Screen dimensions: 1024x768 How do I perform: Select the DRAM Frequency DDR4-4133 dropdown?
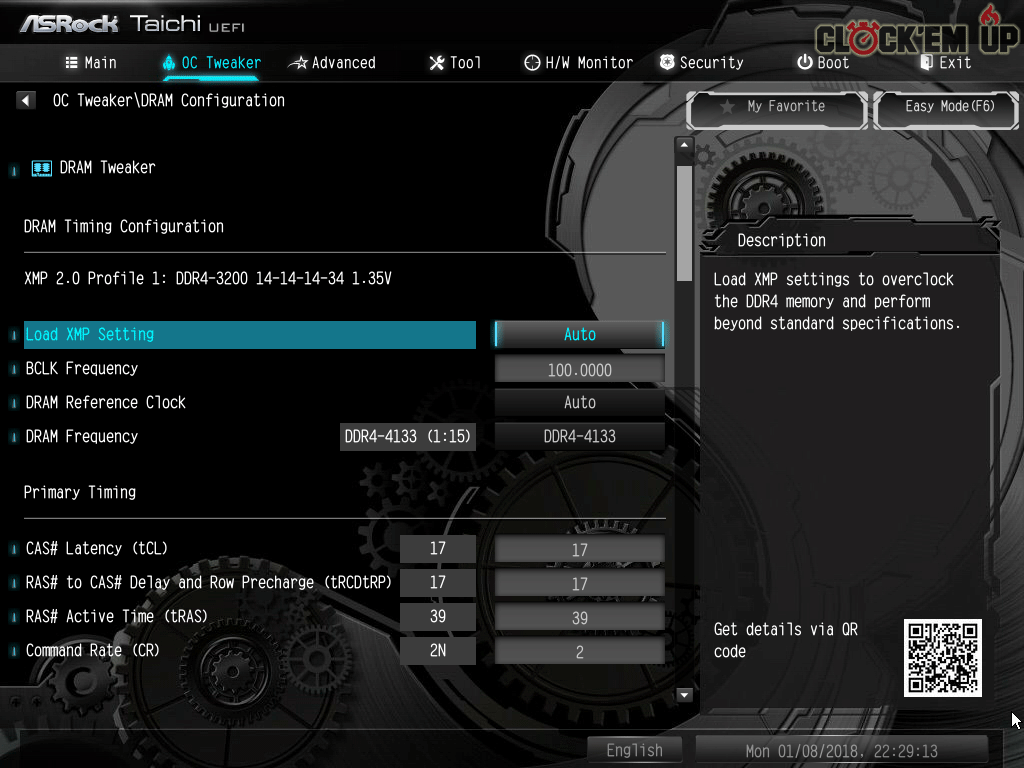click(x=579, y=437)
